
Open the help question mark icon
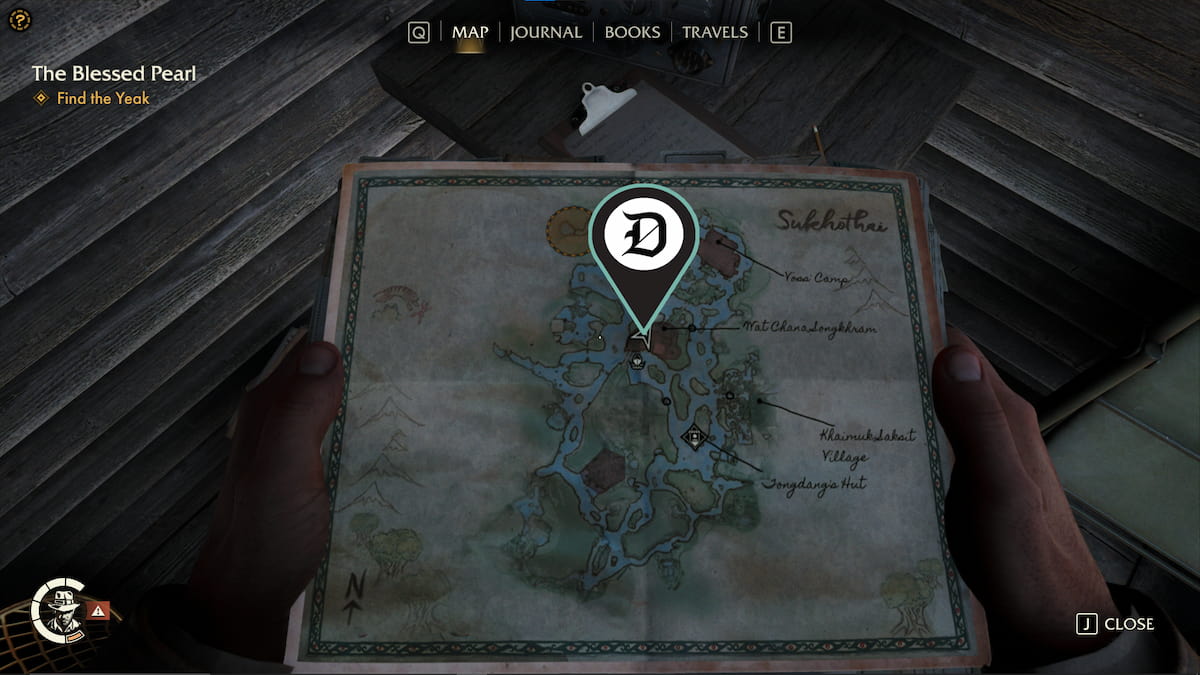pyautogui.click(x=20, y=20)
